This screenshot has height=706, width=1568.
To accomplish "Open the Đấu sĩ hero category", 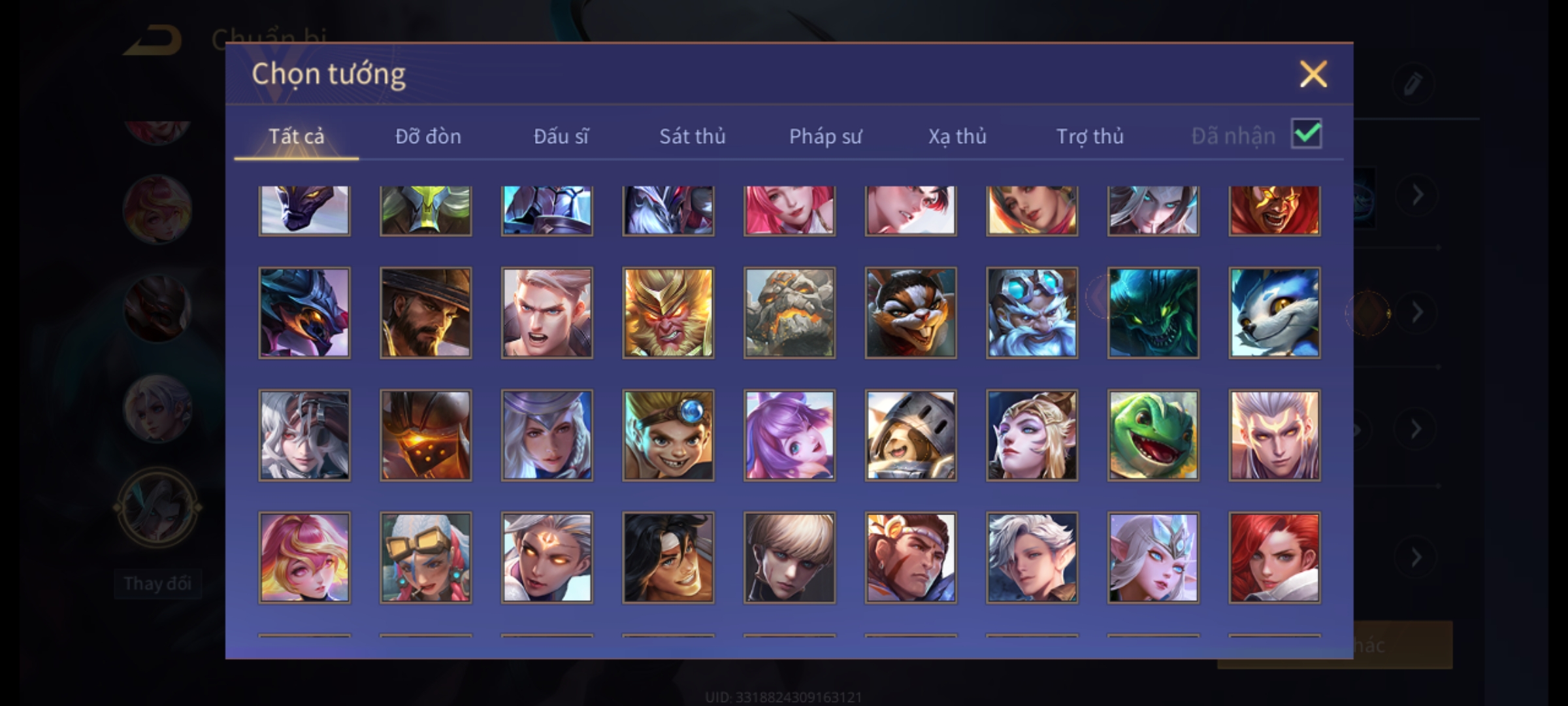I will coord(561,136).
